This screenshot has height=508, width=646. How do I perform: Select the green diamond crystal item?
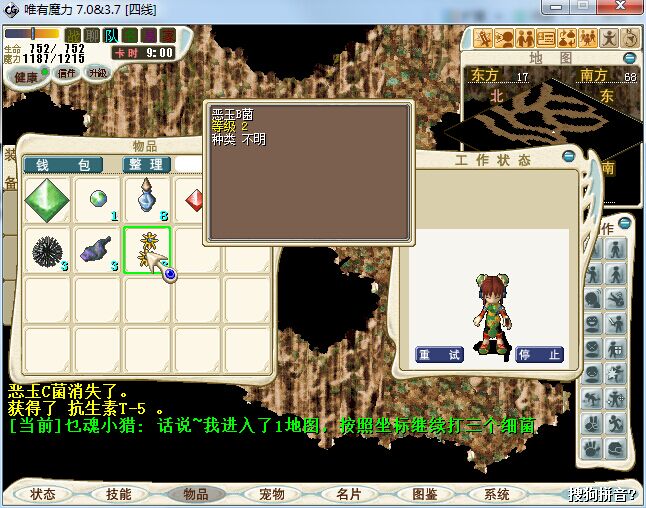[46, 200]
